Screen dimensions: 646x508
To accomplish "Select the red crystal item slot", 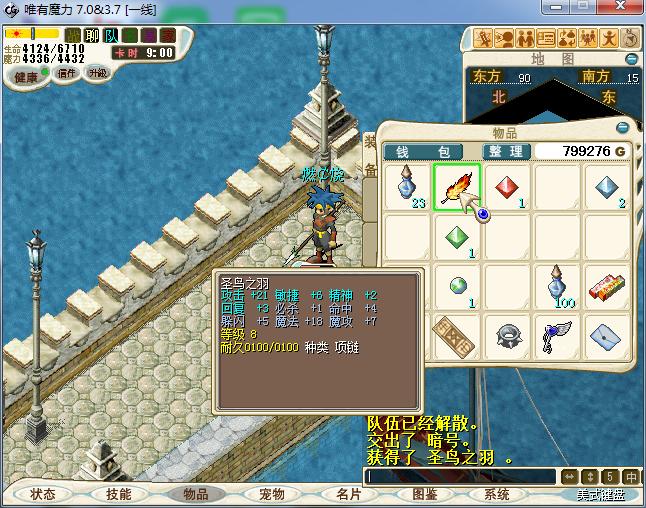I will pos(507,187).
